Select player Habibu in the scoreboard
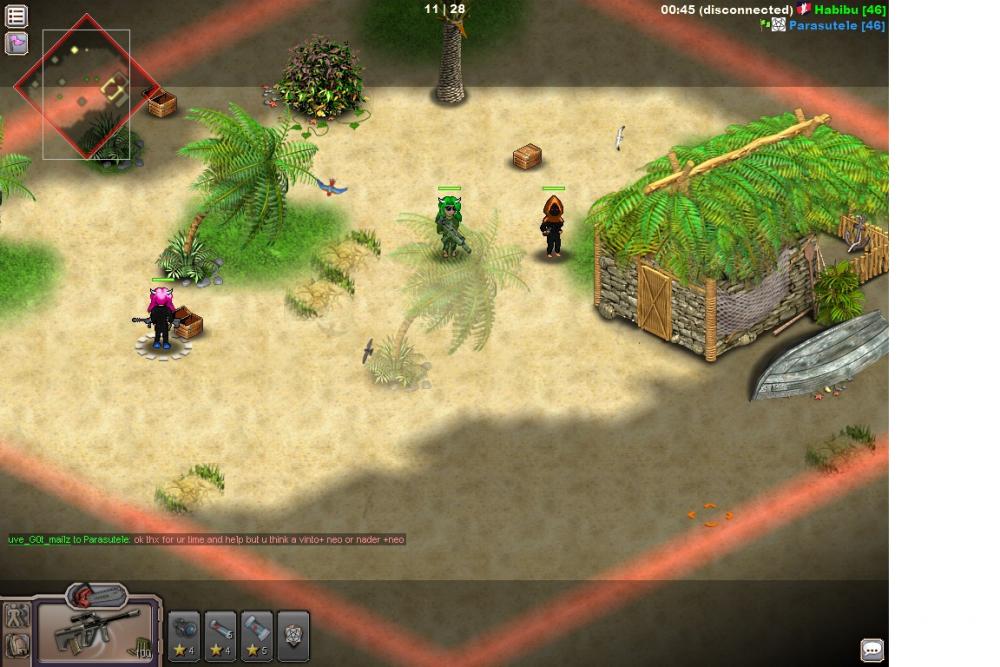 (x=848, y=10)
